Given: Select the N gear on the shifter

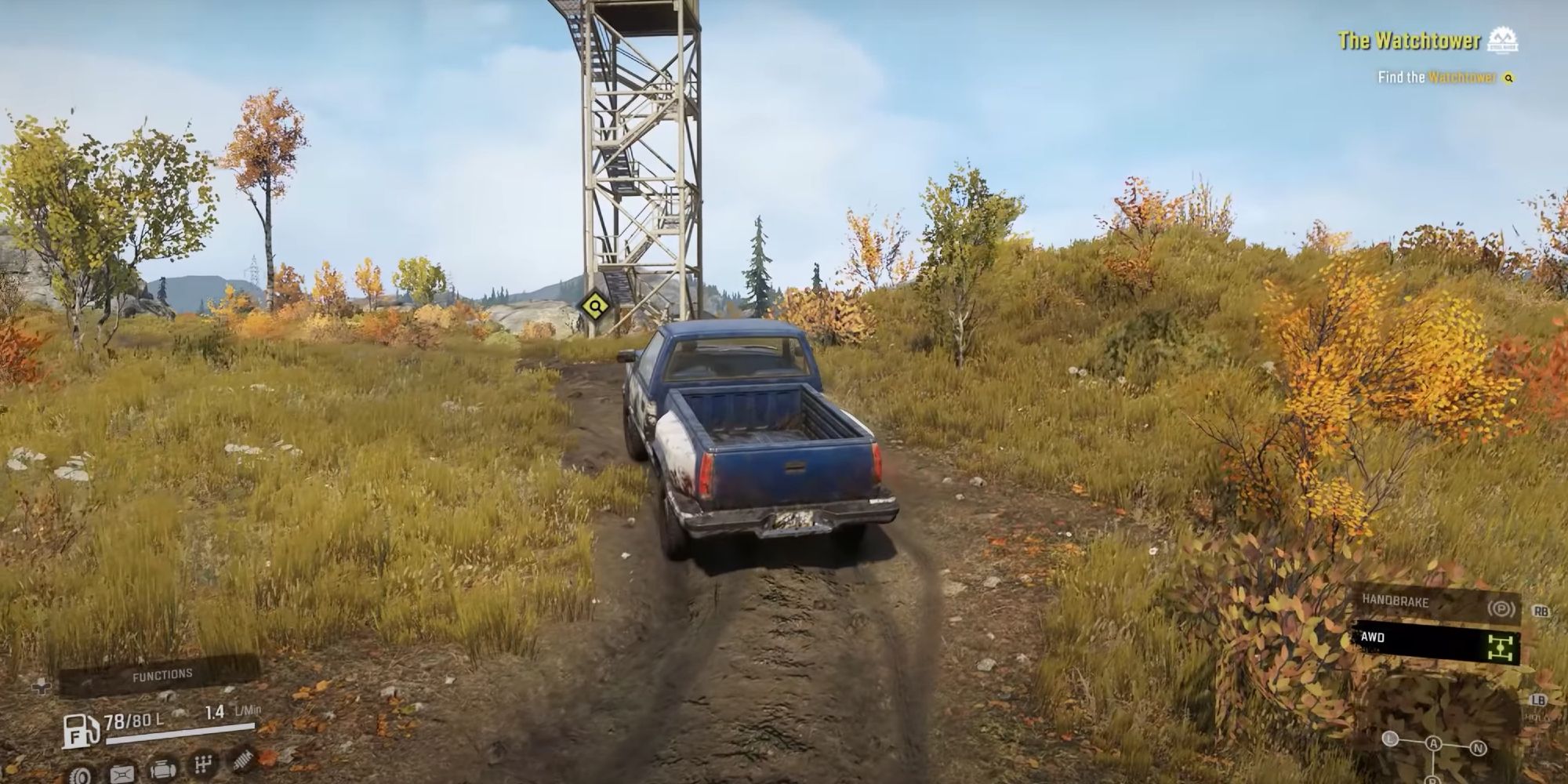Looking at the screenshot, I should pyautogui.click(x=1478, y=747).
